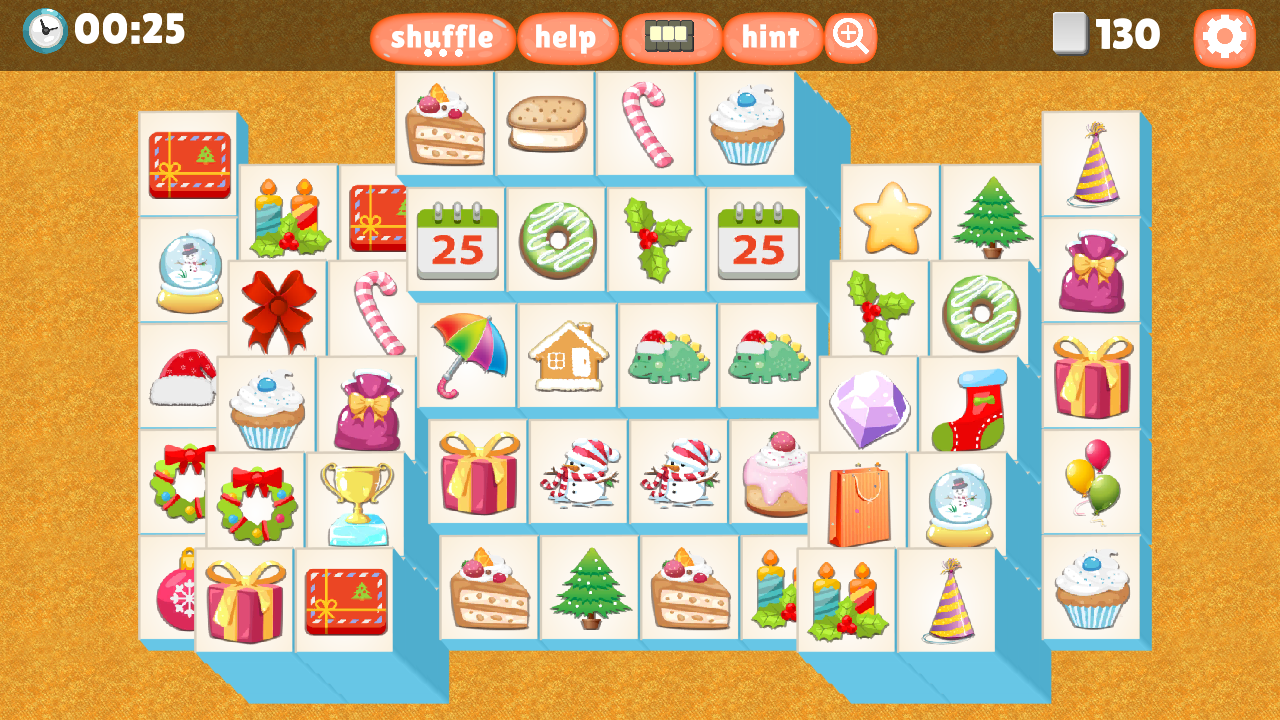Image resolution: width=1280 pixels, height=720 pixels.
Task: Click the rainbow umbrella tile
Action: pos(466,355)
